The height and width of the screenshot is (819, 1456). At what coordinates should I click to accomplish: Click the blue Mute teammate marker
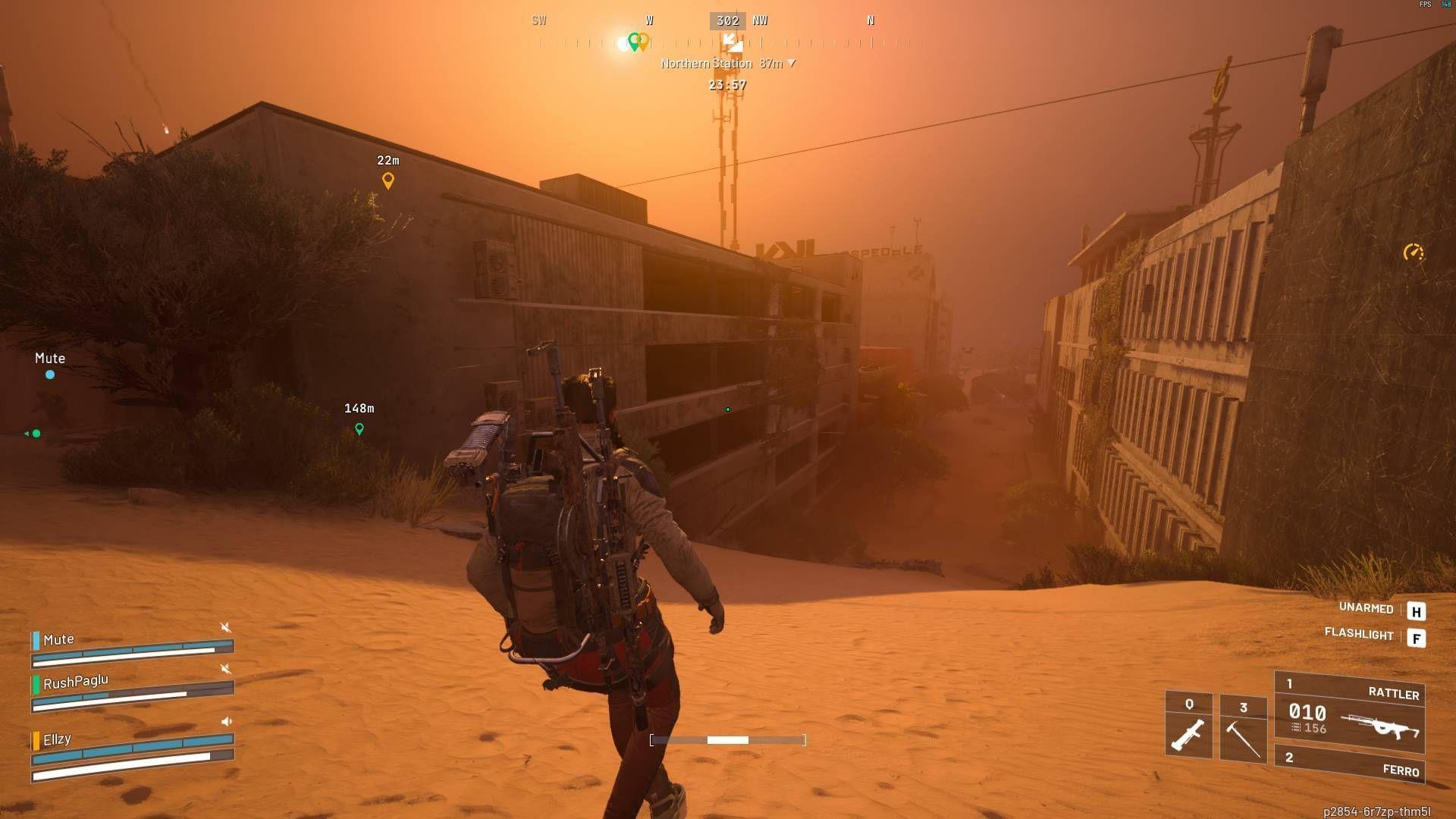pos(50,375)
